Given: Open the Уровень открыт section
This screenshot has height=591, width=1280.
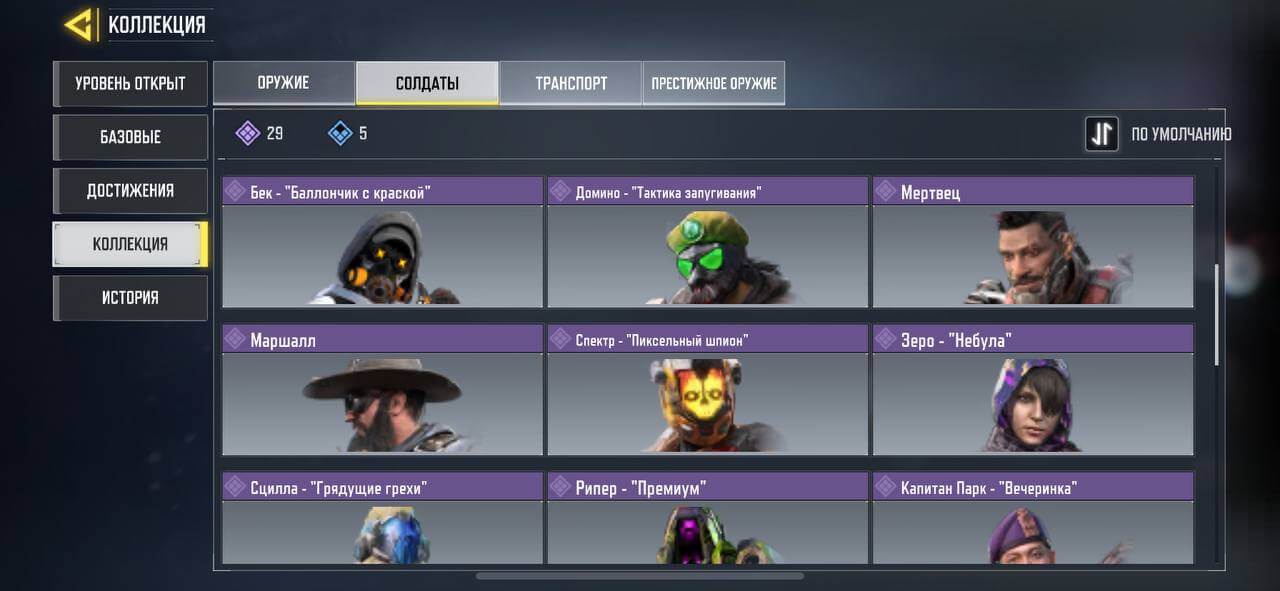Looking at the screenshot, I should [x=130, y=84].
